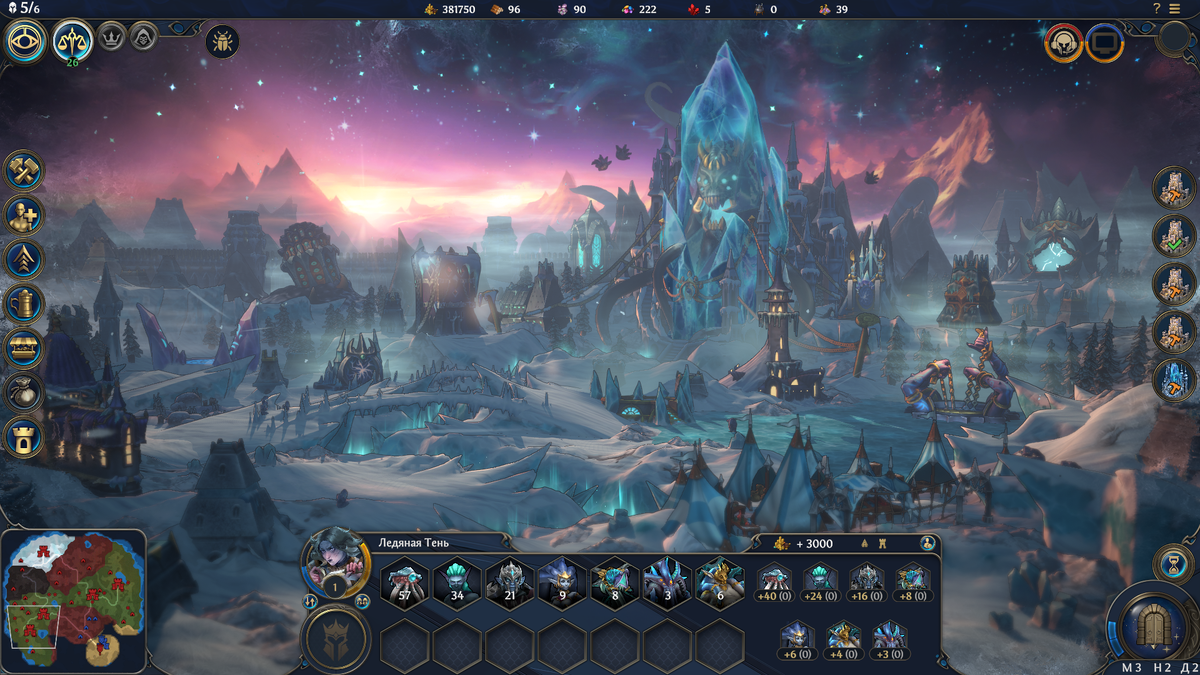Click the unit upgrade arrows icon
Viewport: 1200px width, 675px height.
[x=24, y=259]
